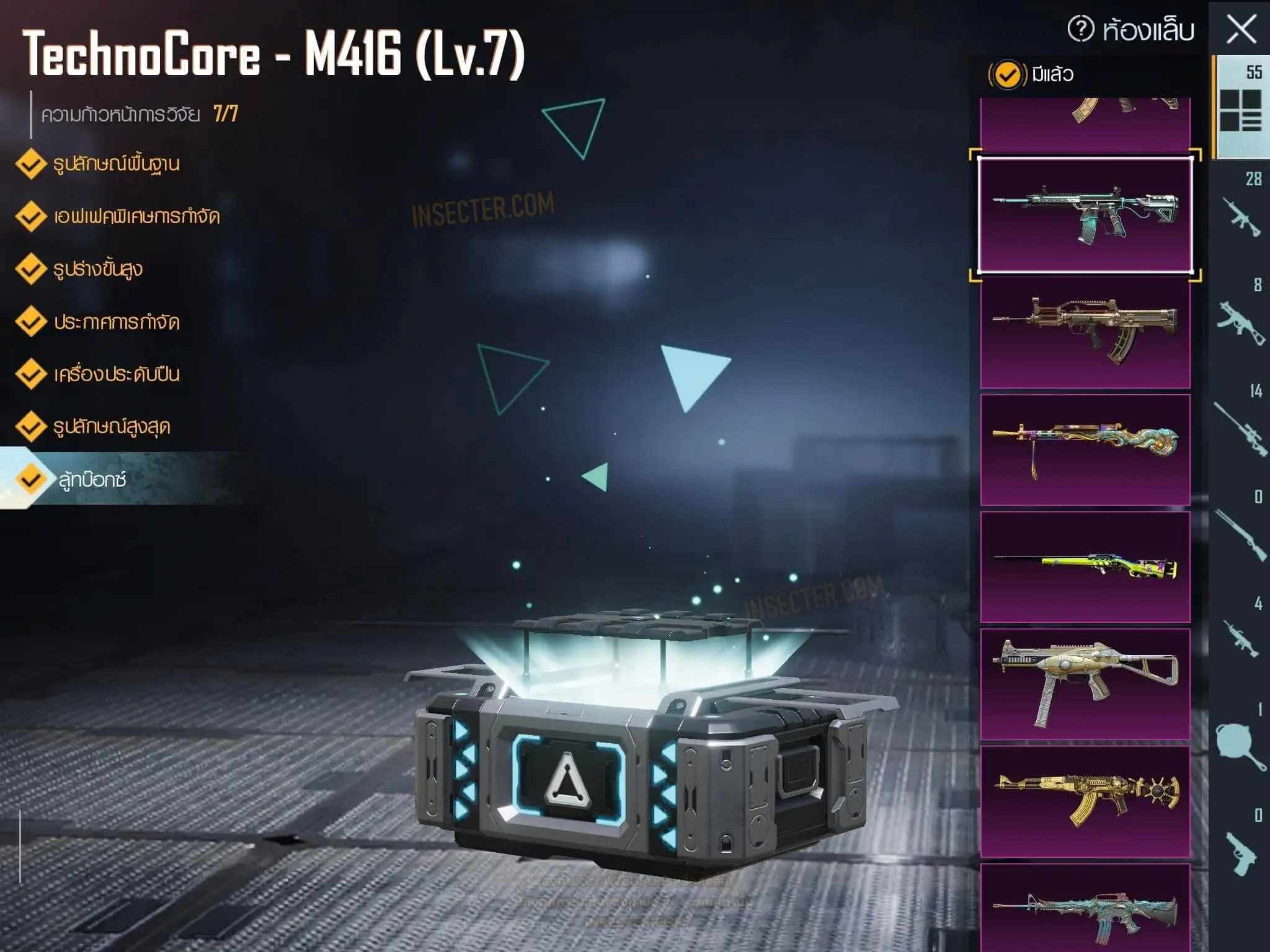Pick the neon yellow rifle skin
The image size is (1270, 952).
[1085, 566]
